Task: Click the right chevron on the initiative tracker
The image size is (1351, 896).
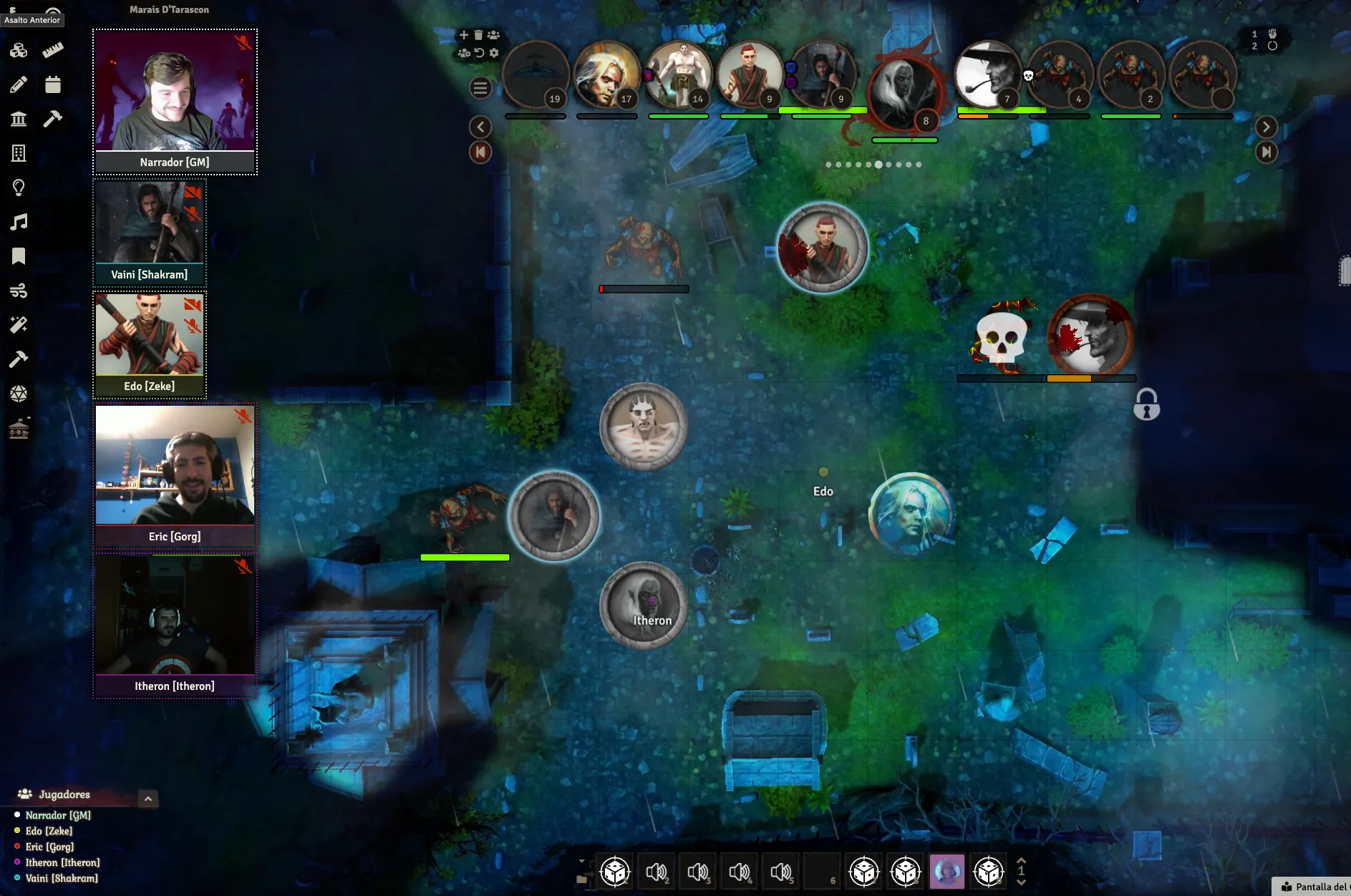Action: pyautogui.click(x=1267, y=127)
